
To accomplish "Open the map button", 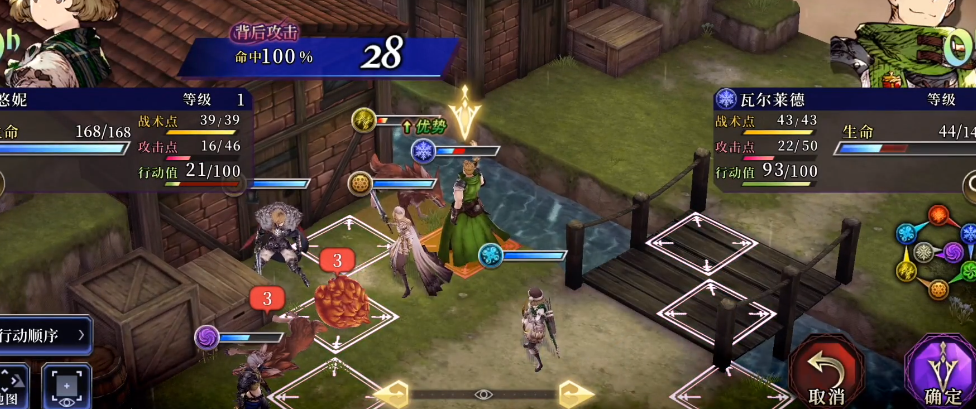I will point(13,385).
